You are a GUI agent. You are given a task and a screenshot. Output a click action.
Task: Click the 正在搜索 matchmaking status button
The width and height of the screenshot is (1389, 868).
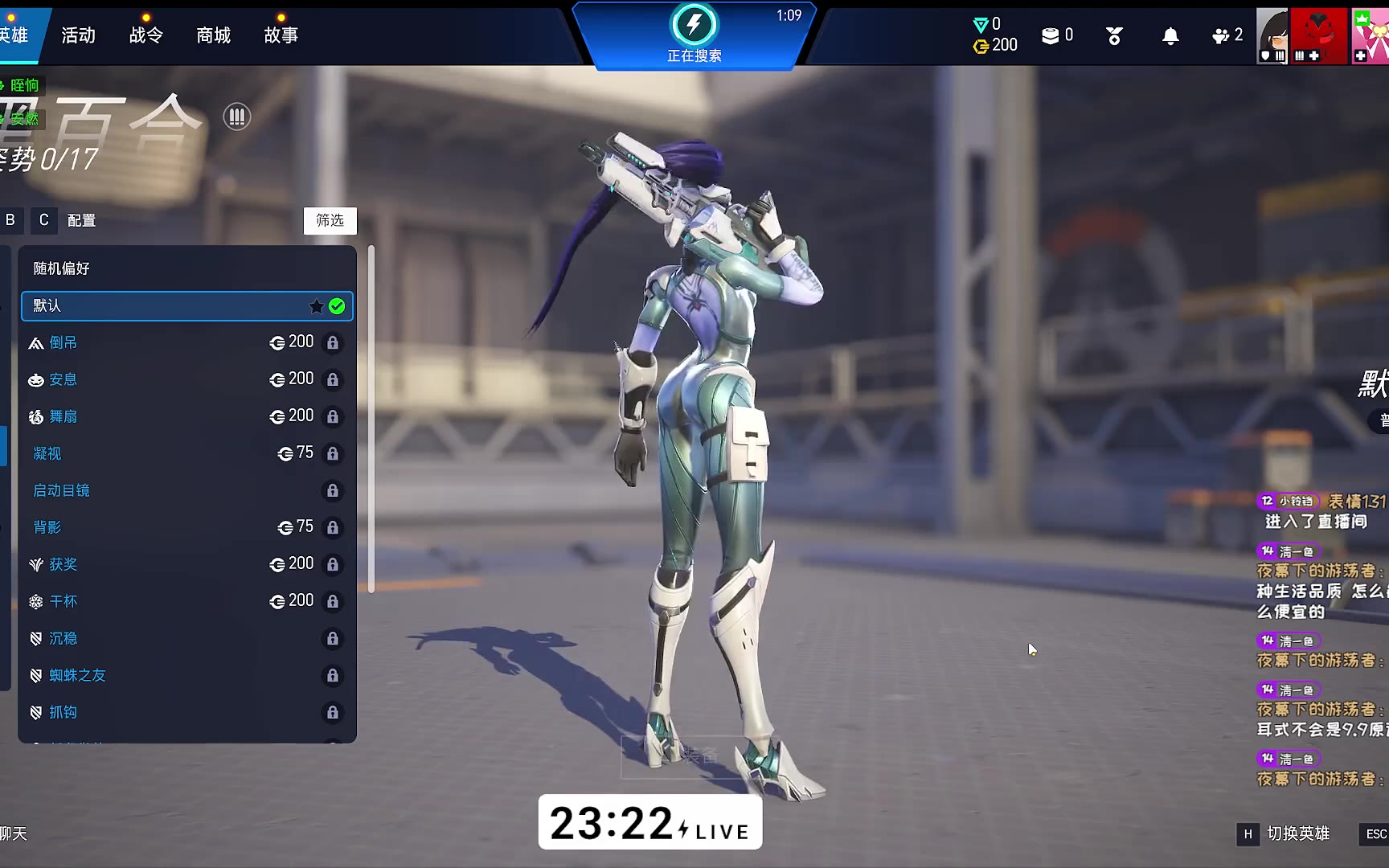[694, 35]
